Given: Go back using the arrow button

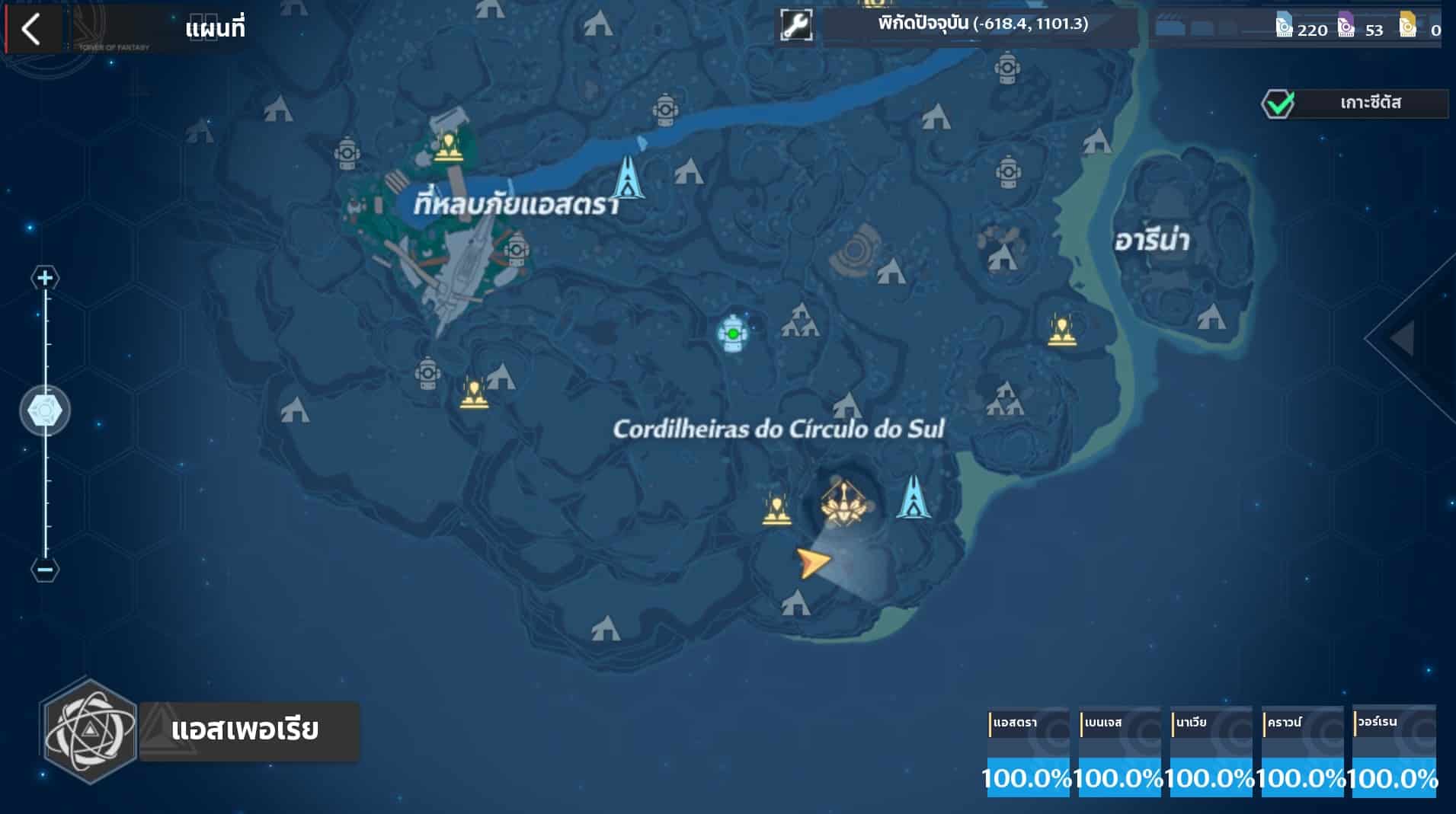Looking at the screenshot, I should pyautogui.click(x=31, y=30).
